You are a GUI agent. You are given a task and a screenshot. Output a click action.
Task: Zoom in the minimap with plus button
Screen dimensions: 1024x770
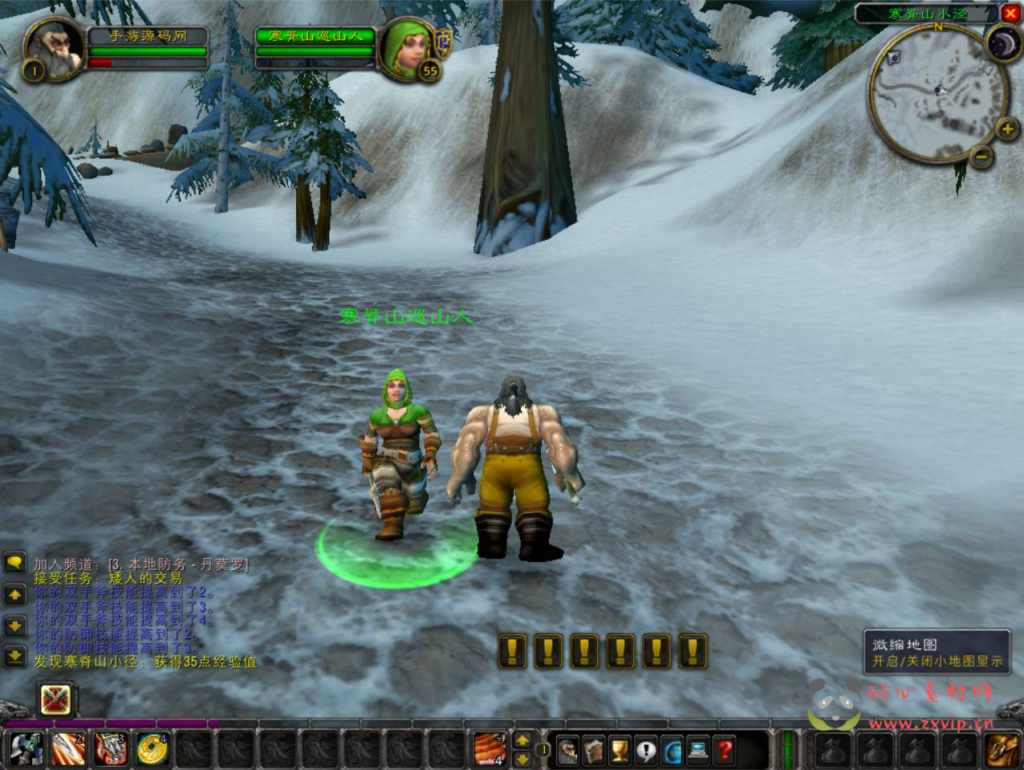(x=1007, y=128)
